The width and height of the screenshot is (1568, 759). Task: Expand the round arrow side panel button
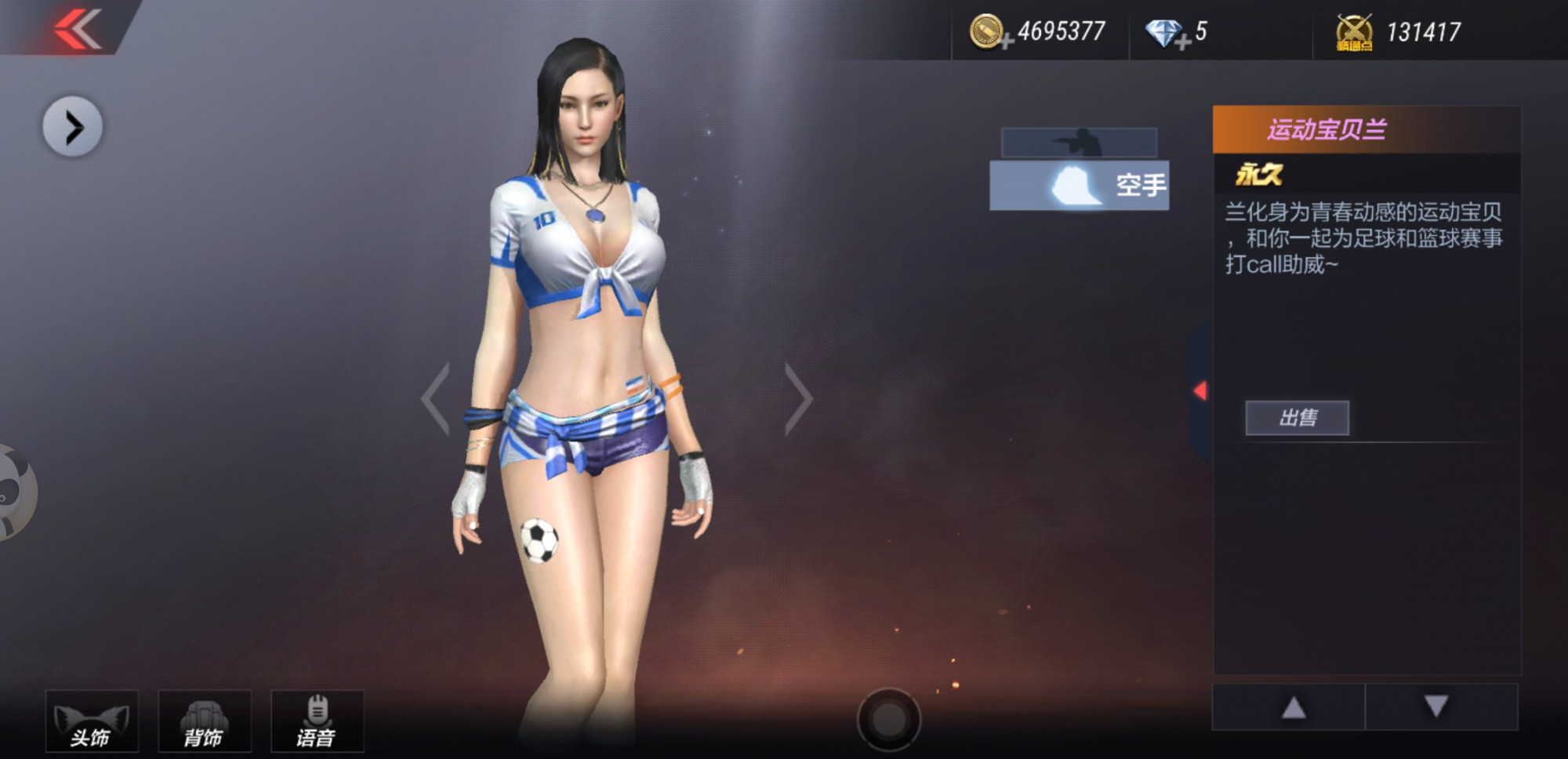pyautogui.click(x=72, y=127)
